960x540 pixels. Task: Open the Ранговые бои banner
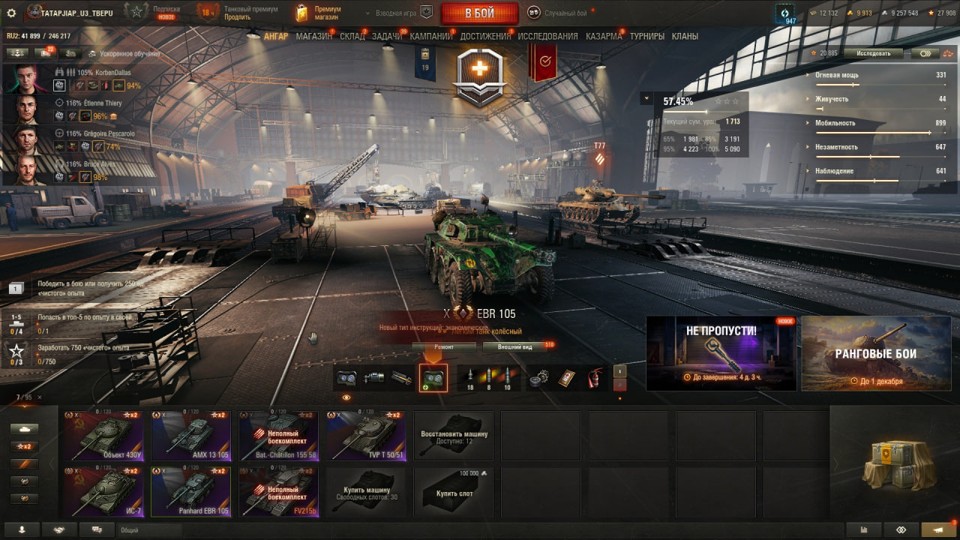coord(876,354)
